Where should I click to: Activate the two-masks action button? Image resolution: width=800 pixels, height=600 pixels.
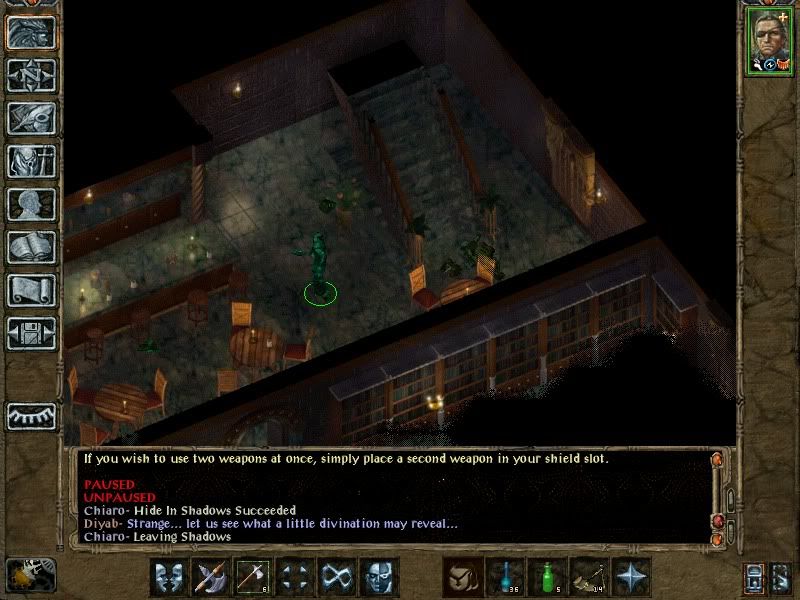tap(169, 577)
